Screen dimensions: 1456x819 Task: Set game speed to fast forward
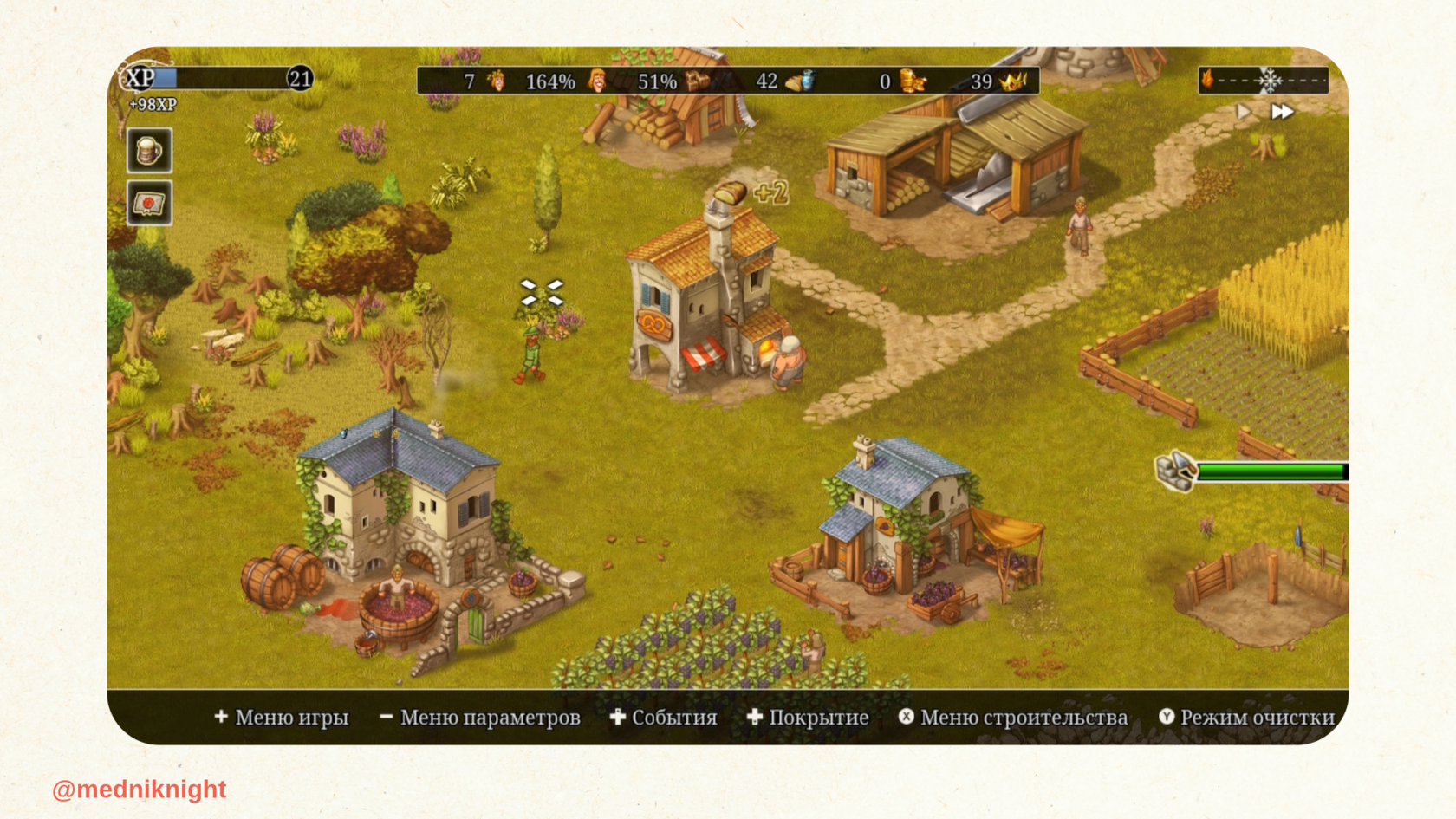(1282, 112)
